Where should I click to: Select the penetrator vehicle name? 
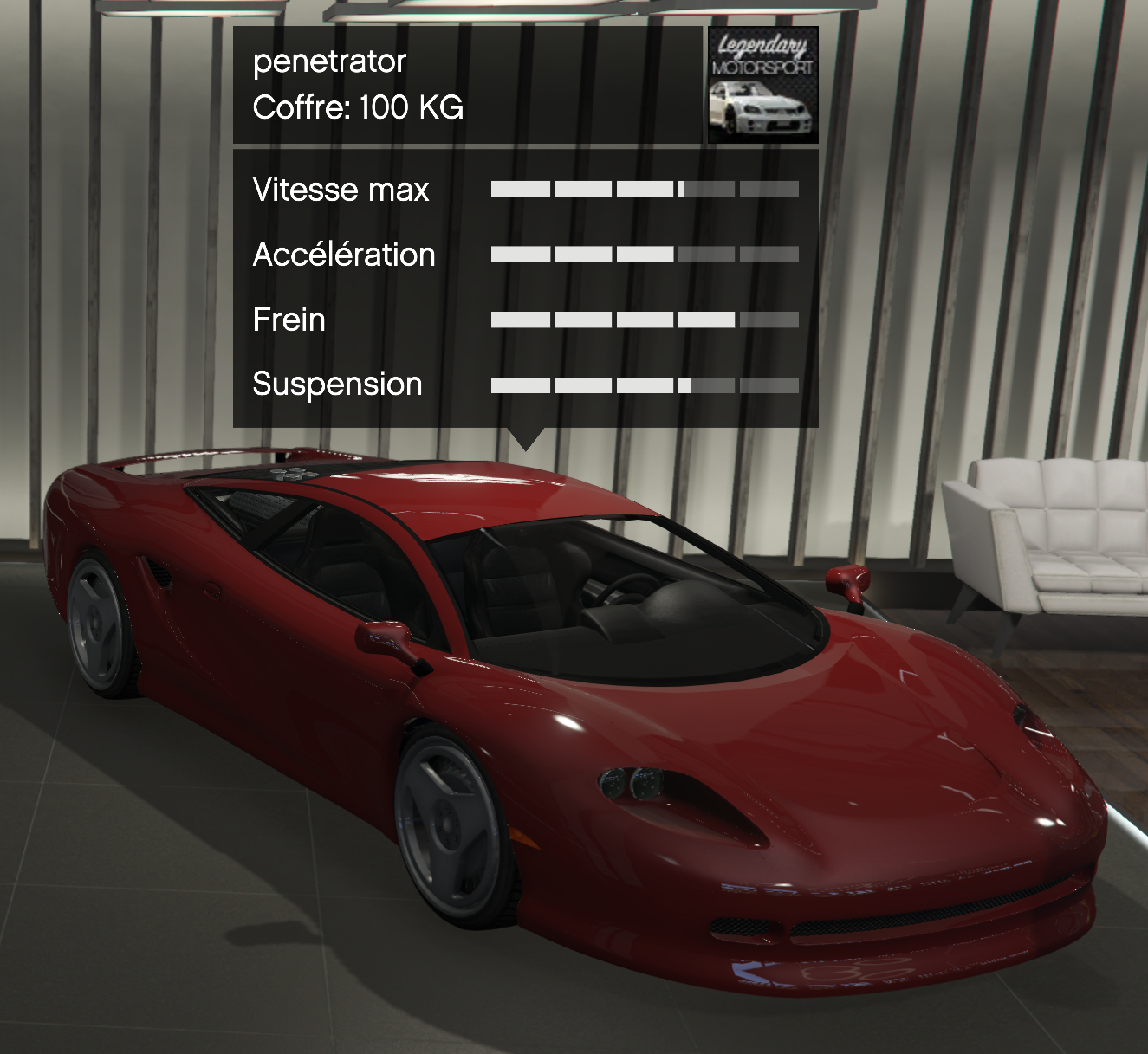(328, 61)
